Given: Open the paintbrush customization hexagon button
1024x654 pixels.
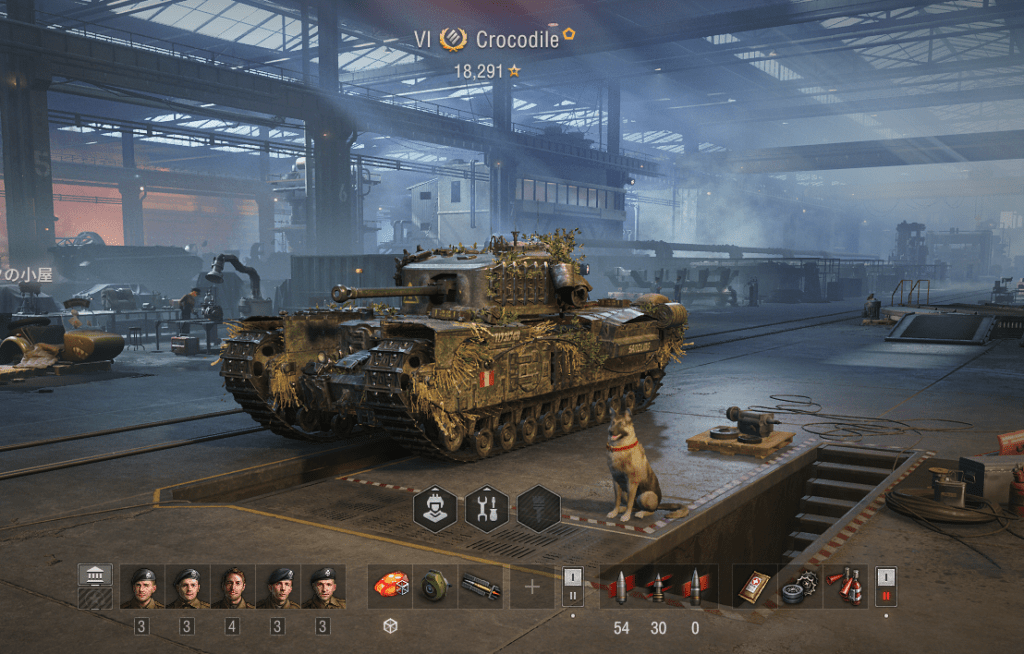Looking at the screenshot, I should point(539,508).
